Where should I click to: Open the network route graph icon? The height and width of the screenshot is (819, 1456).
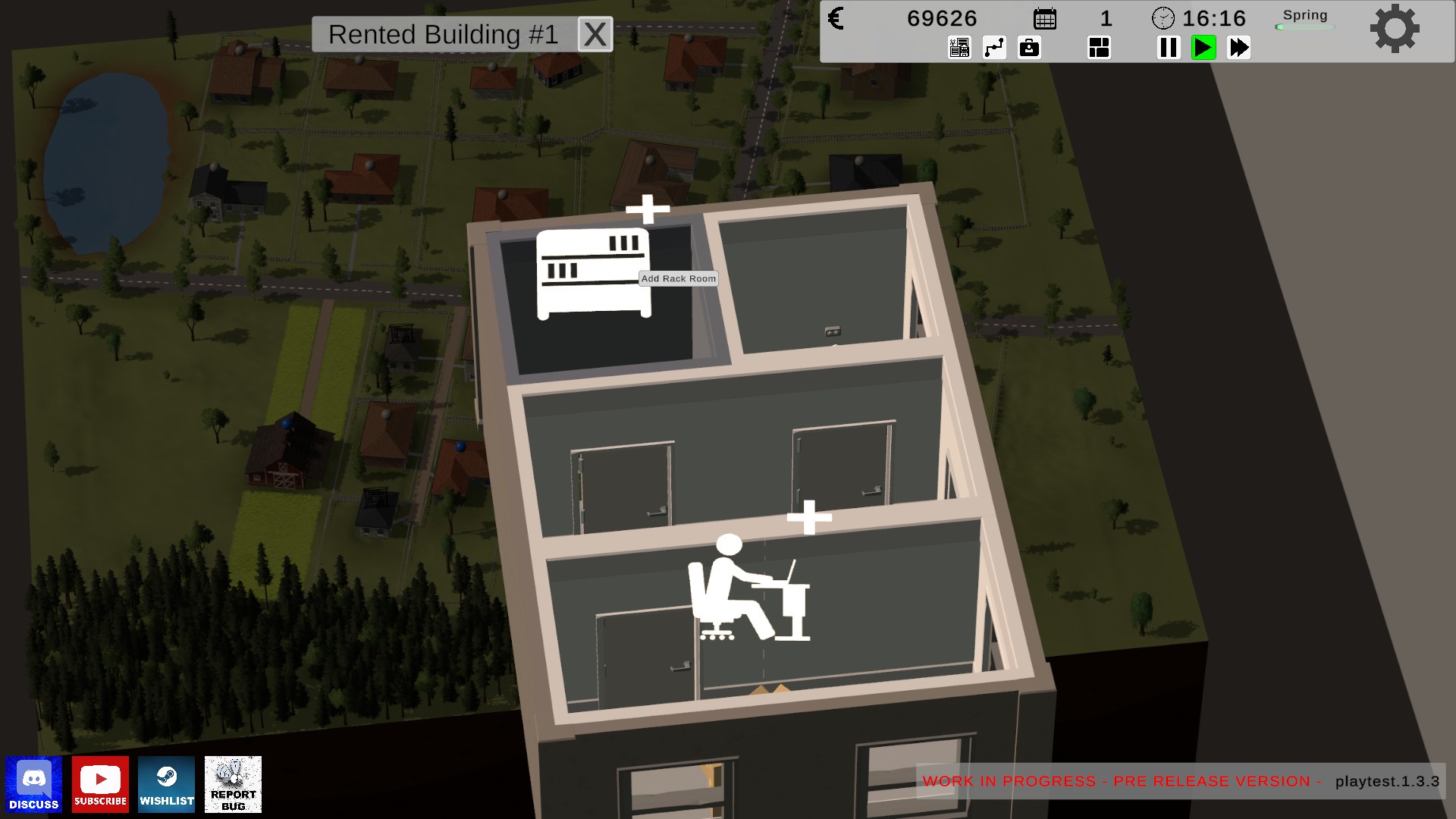point(994,48)
